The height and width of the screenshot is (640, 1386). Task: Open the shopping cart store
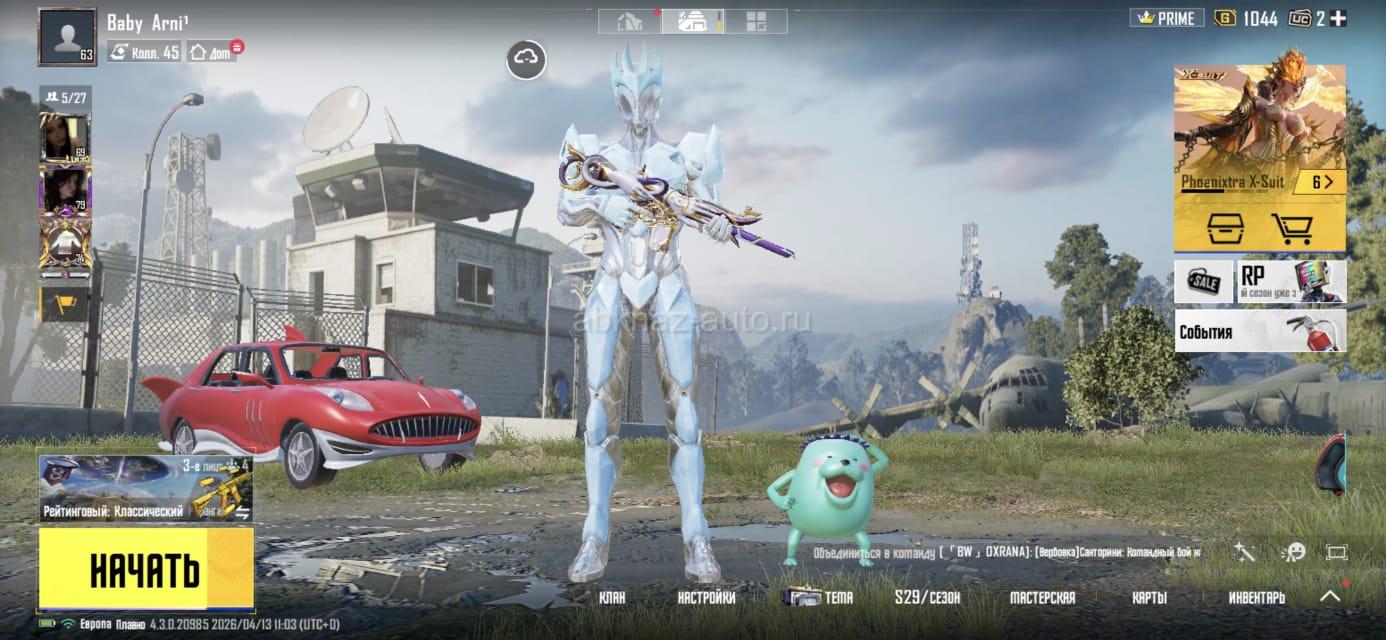click(x=1291, y=229)
